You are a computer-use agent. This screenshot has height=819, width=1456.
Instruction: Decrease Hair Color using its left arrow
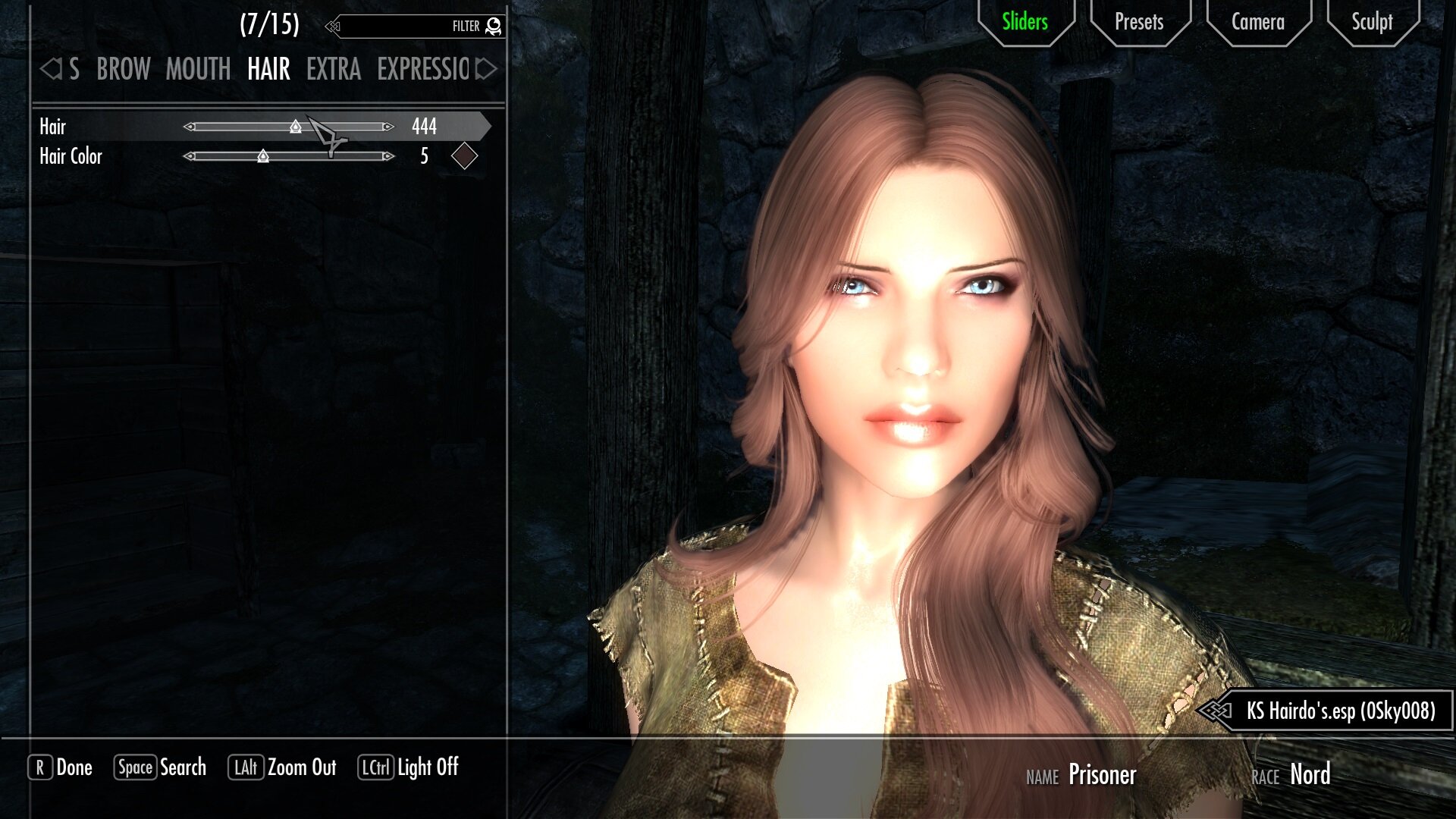pos(190,156)
